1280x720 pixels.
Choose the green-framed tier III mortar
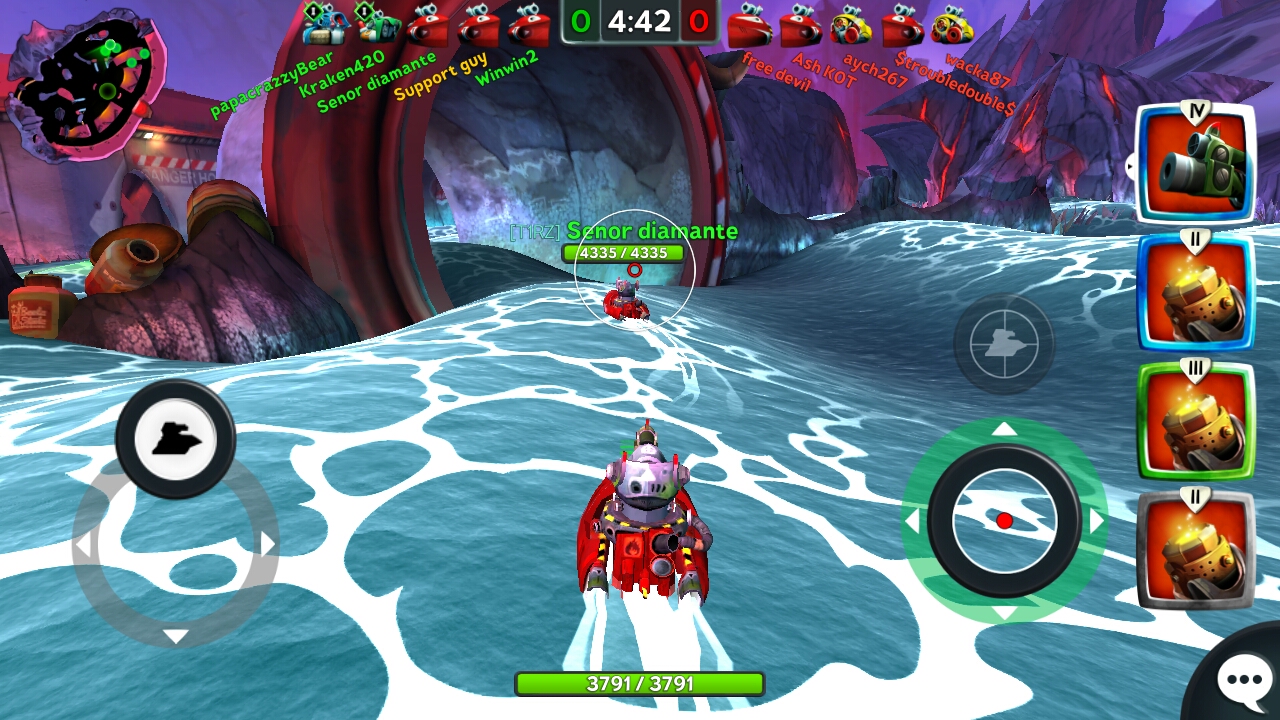pyautogui.click(x=1195, y=420)
